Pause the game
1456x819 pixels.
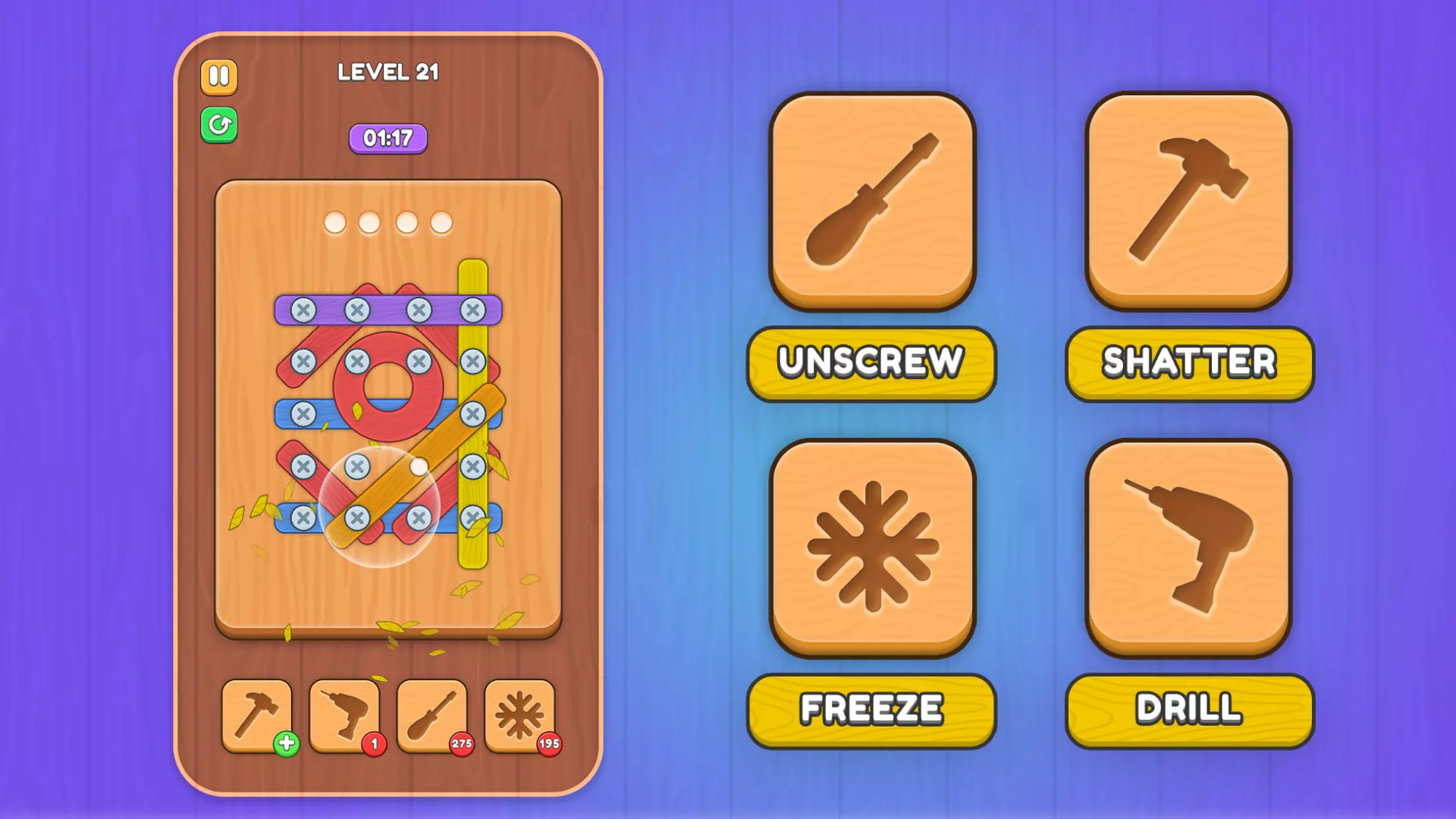(x=218, y=77)
